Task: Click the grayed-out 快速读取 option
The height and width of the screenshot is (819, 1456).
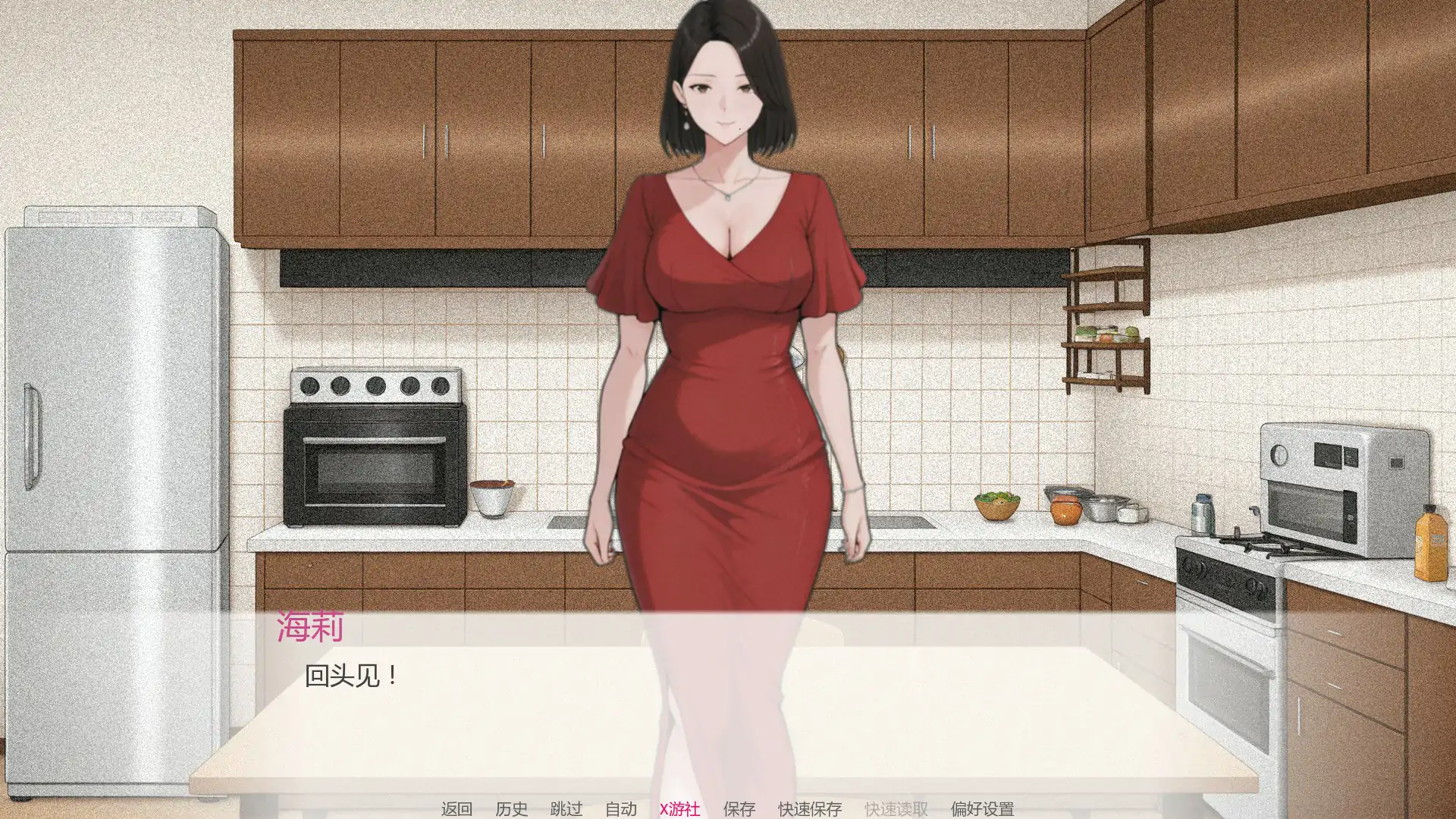Action: coord(897,808)
